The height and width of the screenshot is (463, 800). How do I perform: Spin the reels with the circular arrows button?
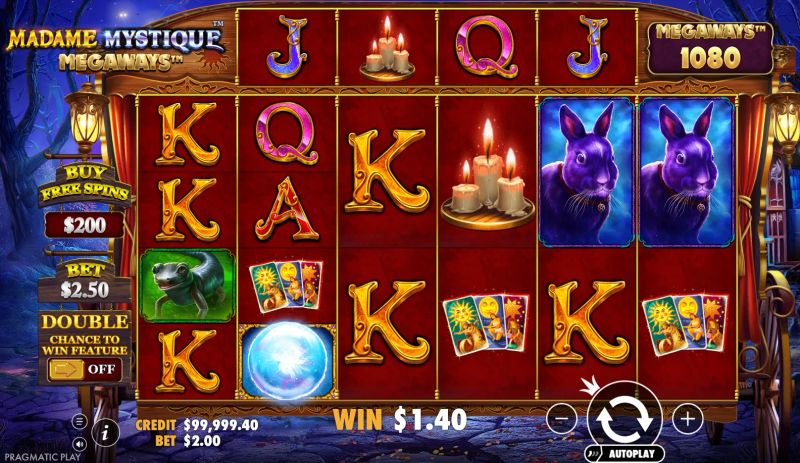pos(624,415)
